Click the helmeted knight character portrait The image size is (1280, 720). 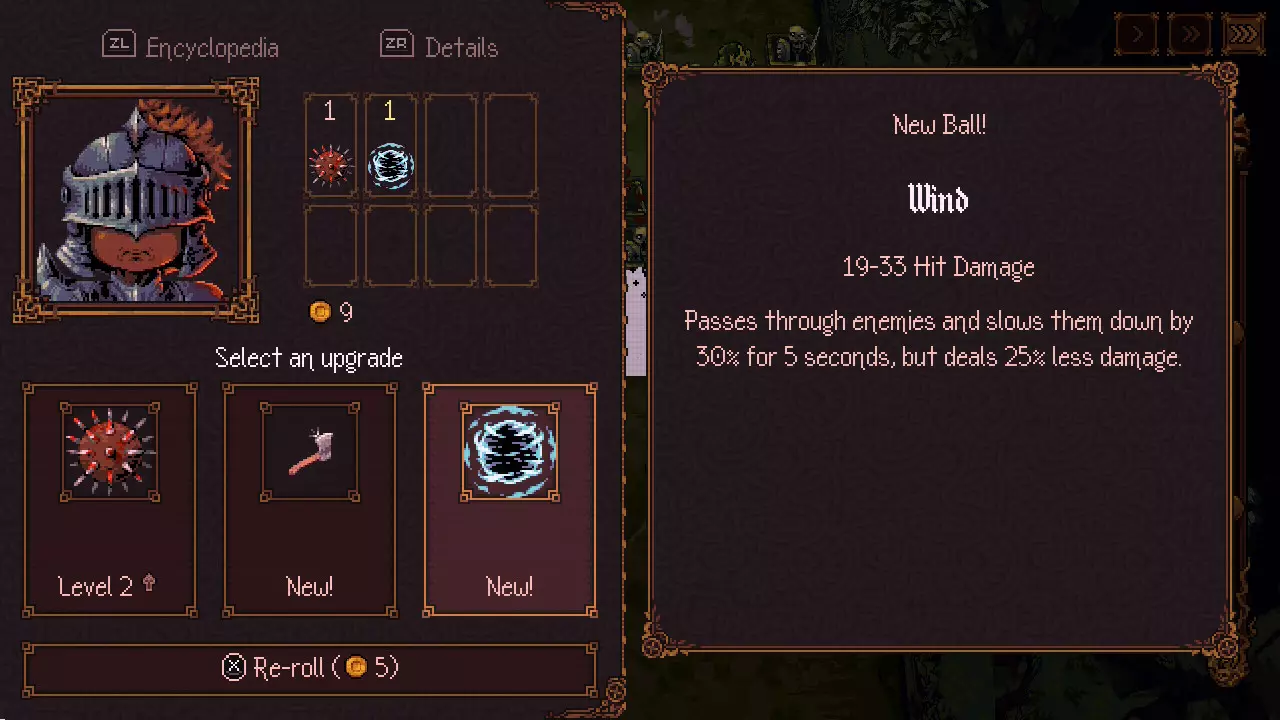tap(135, 200)
